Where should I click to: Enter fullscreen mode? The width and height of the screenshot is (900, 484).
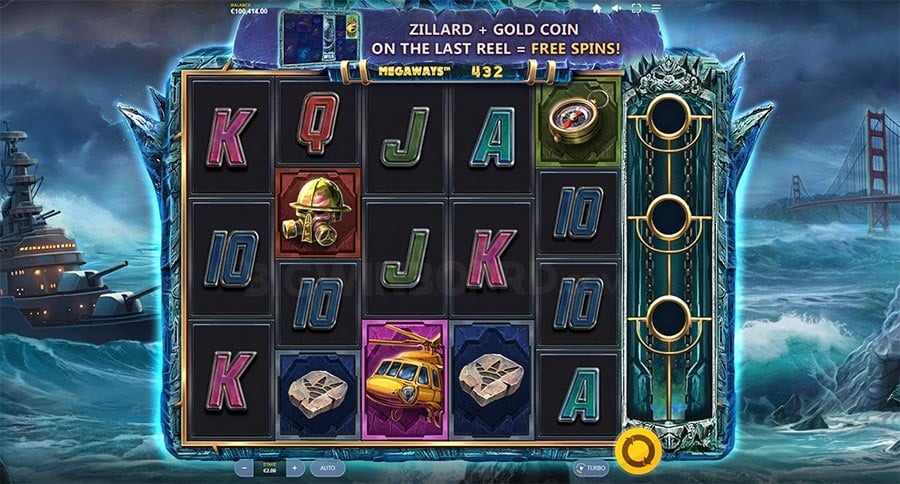(637, 8)
